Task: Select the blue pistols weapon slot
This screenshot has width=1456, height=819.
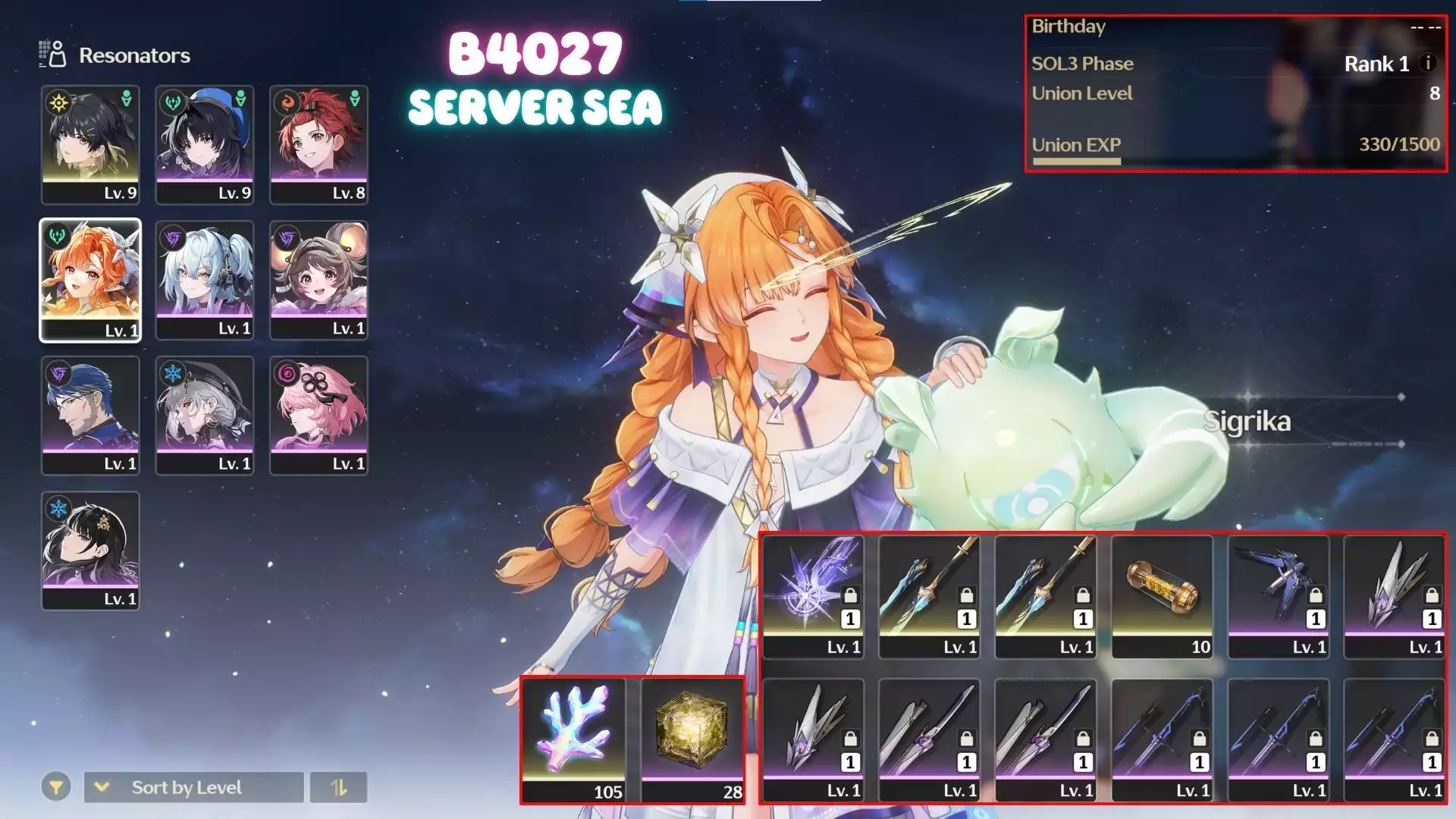Action: (x=1279, y=596)
